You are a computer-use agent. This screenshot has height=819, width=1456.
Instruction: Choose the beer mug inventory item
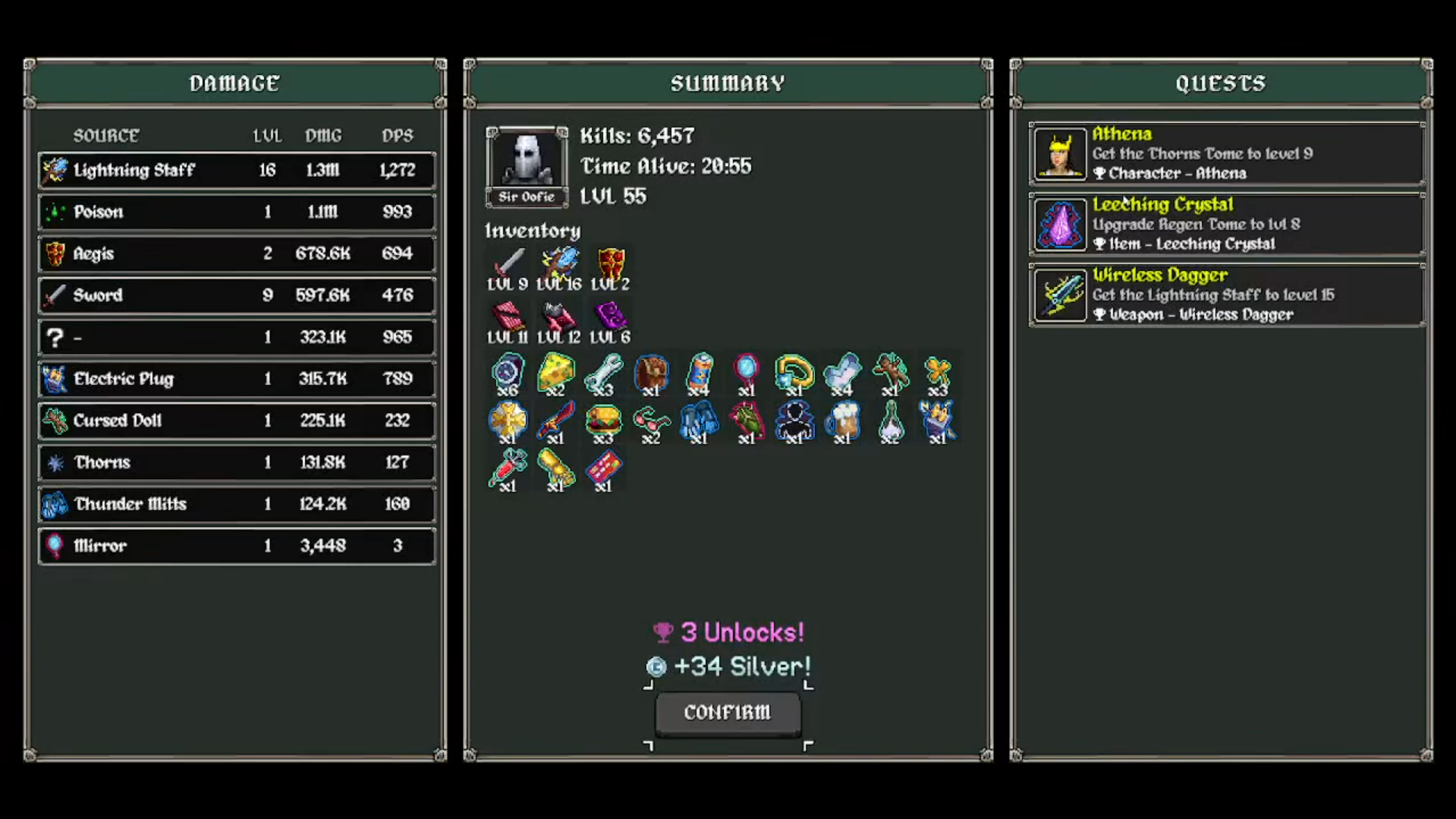[842, 421]
